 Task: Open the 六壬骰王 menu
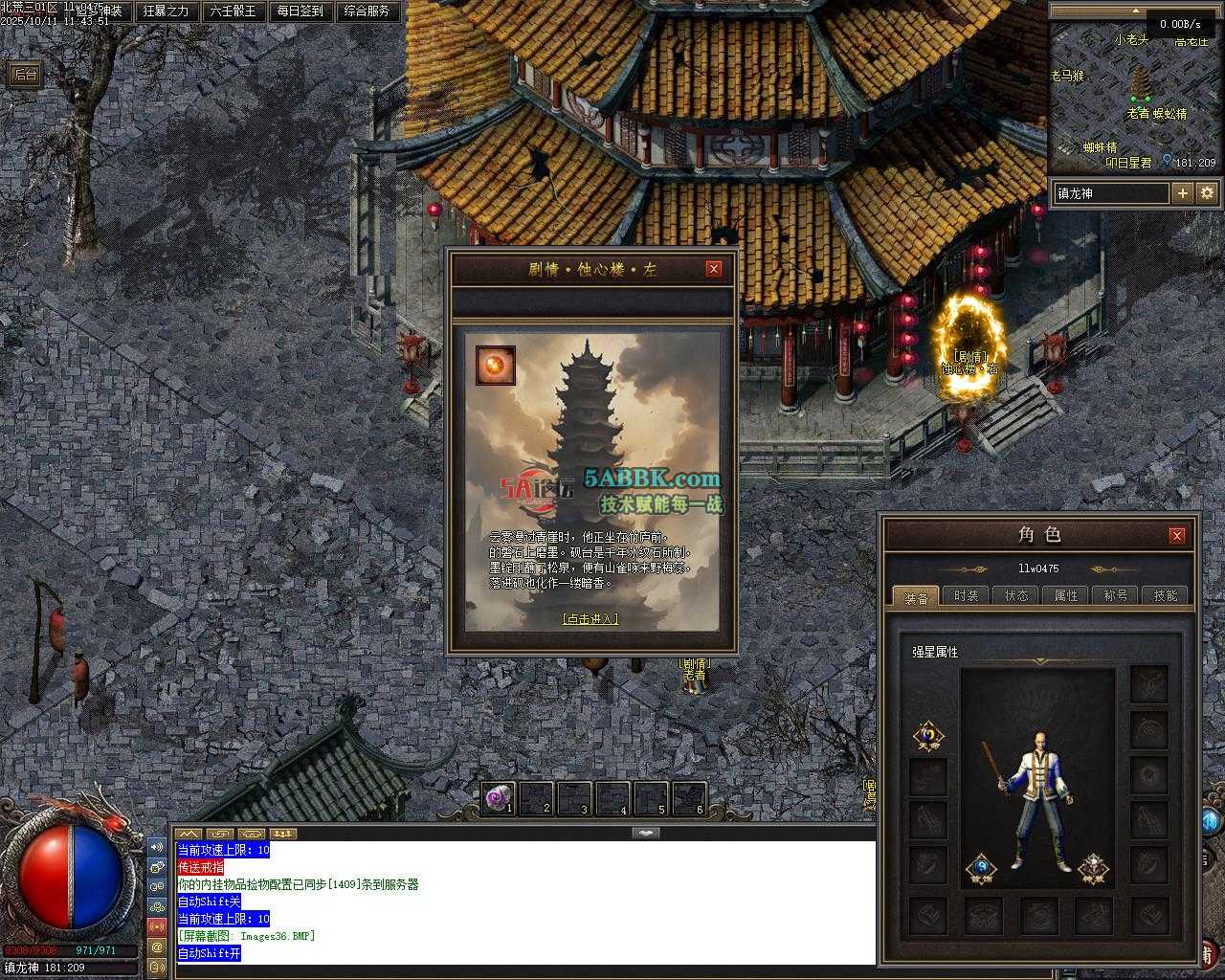pos(233,11)
